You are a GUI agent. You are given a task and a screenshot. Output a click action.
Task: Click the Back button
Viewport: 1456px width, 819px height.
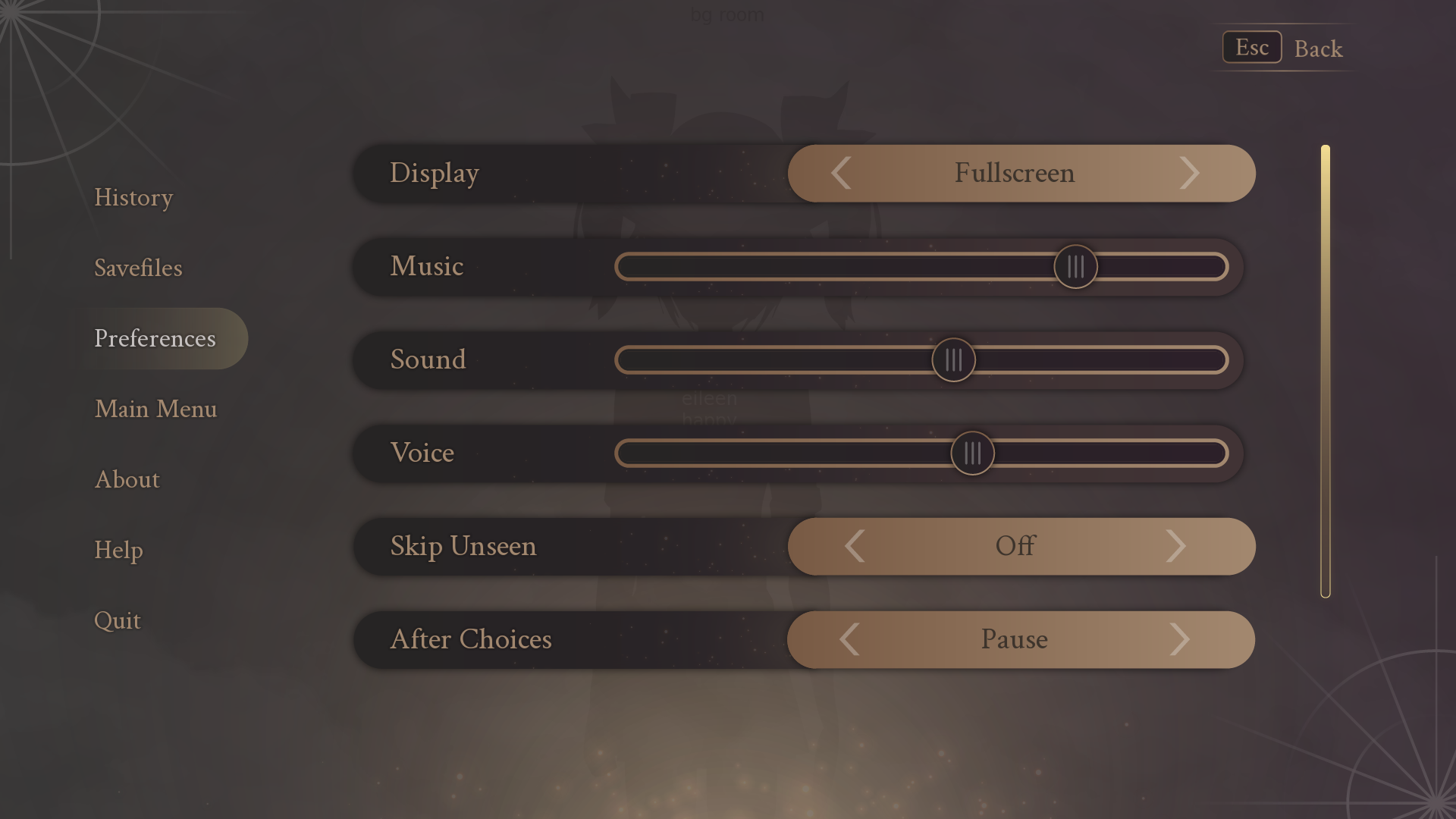tap(1319, 48)
